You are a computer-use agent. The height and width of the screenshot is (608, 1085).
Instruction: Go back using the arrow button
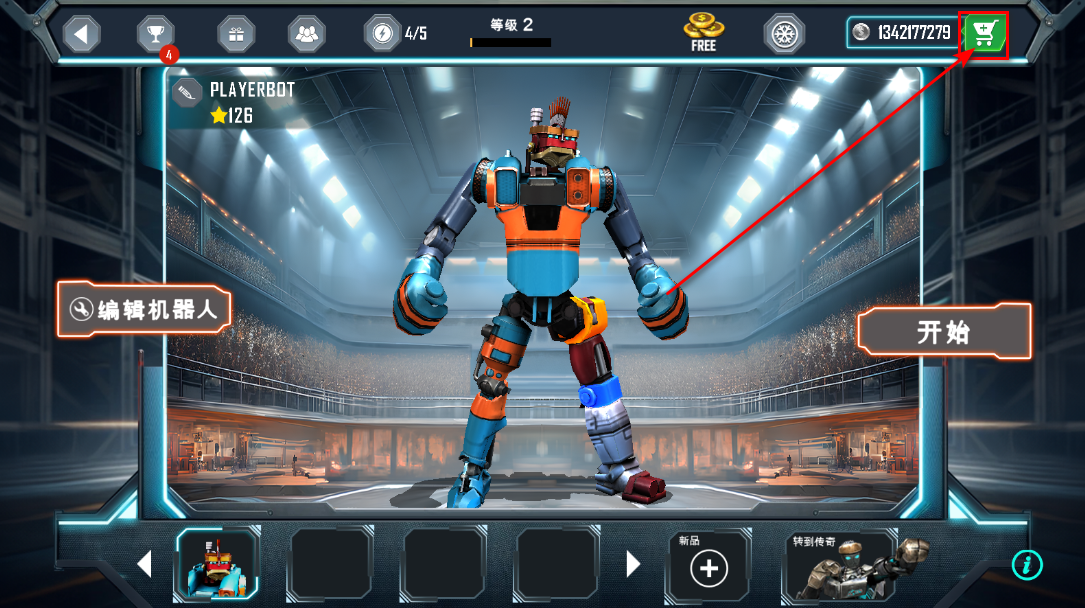point(82,34)
